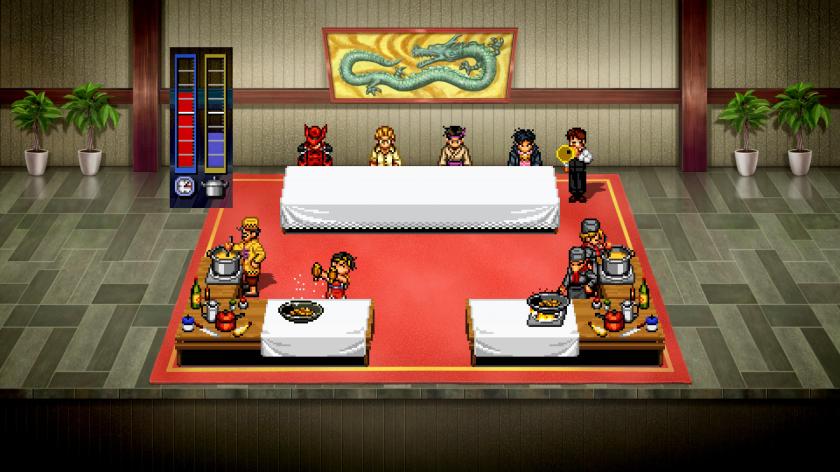840x472 pixels.
Task: Click the clock timer icon
Action: point(185,185)
